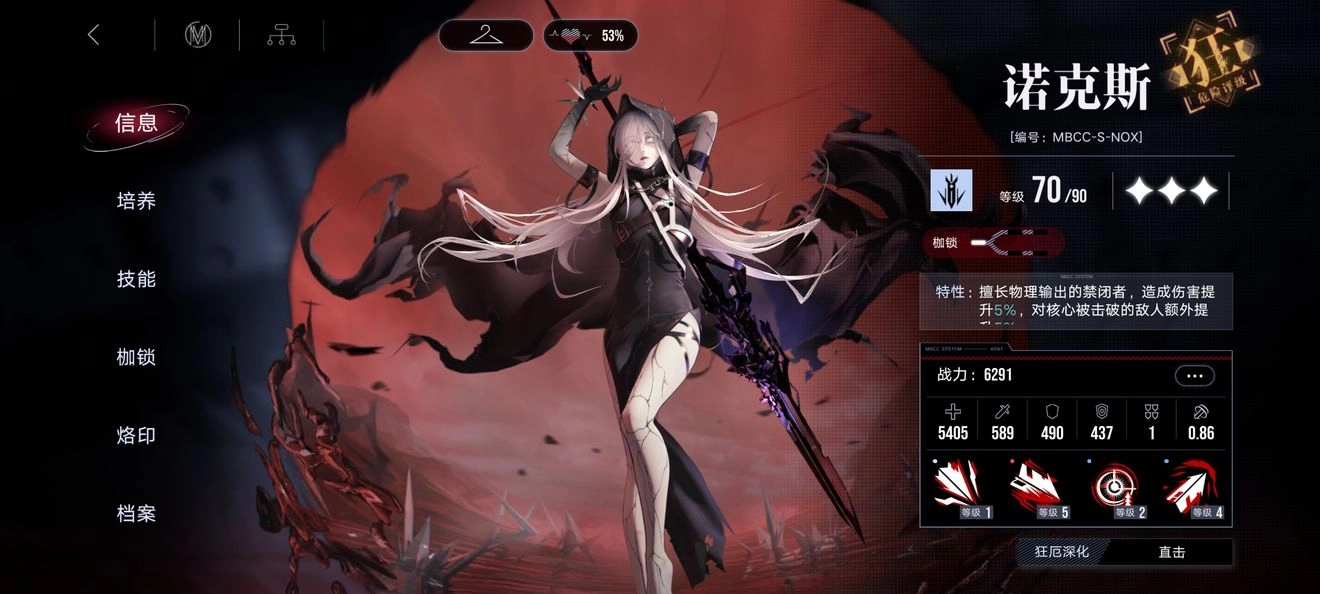Viewport: 1320px width, 594px height.
Task: Open the hierarchy chart icon
Action: click(x=281, y=35)
